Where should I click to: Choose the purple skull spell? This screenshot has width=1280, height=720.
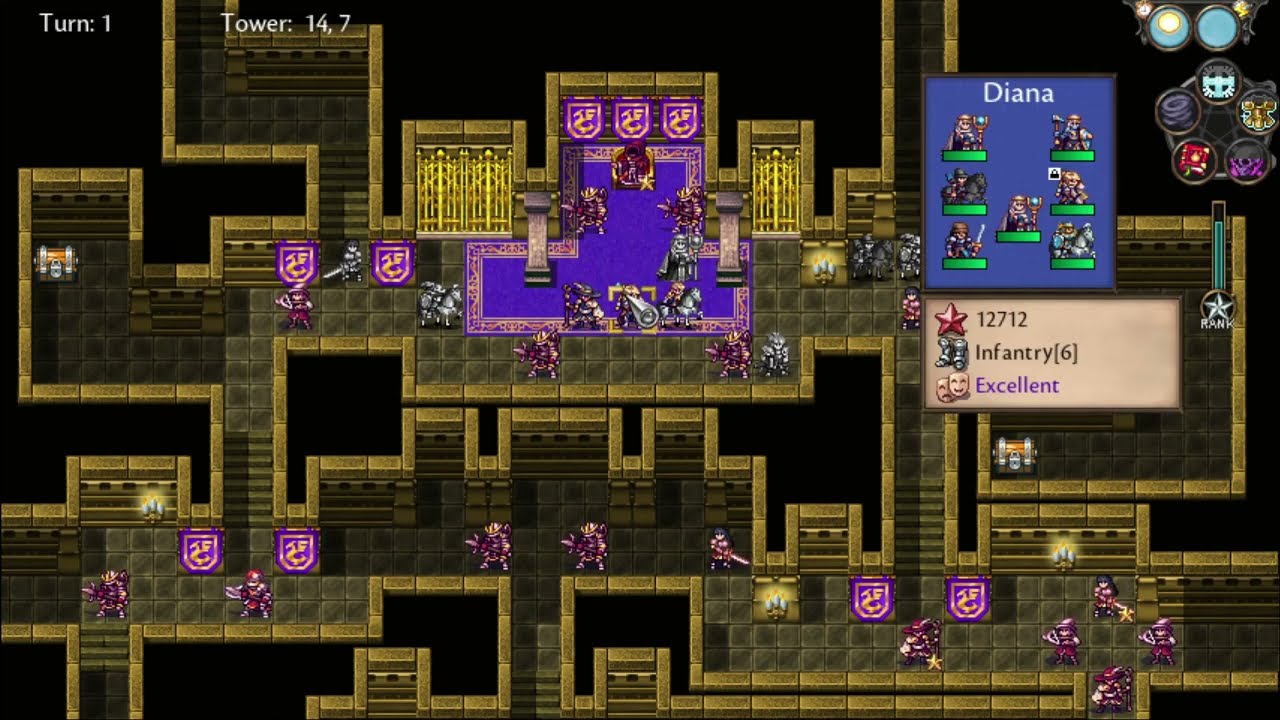[x=1246, y=160]
